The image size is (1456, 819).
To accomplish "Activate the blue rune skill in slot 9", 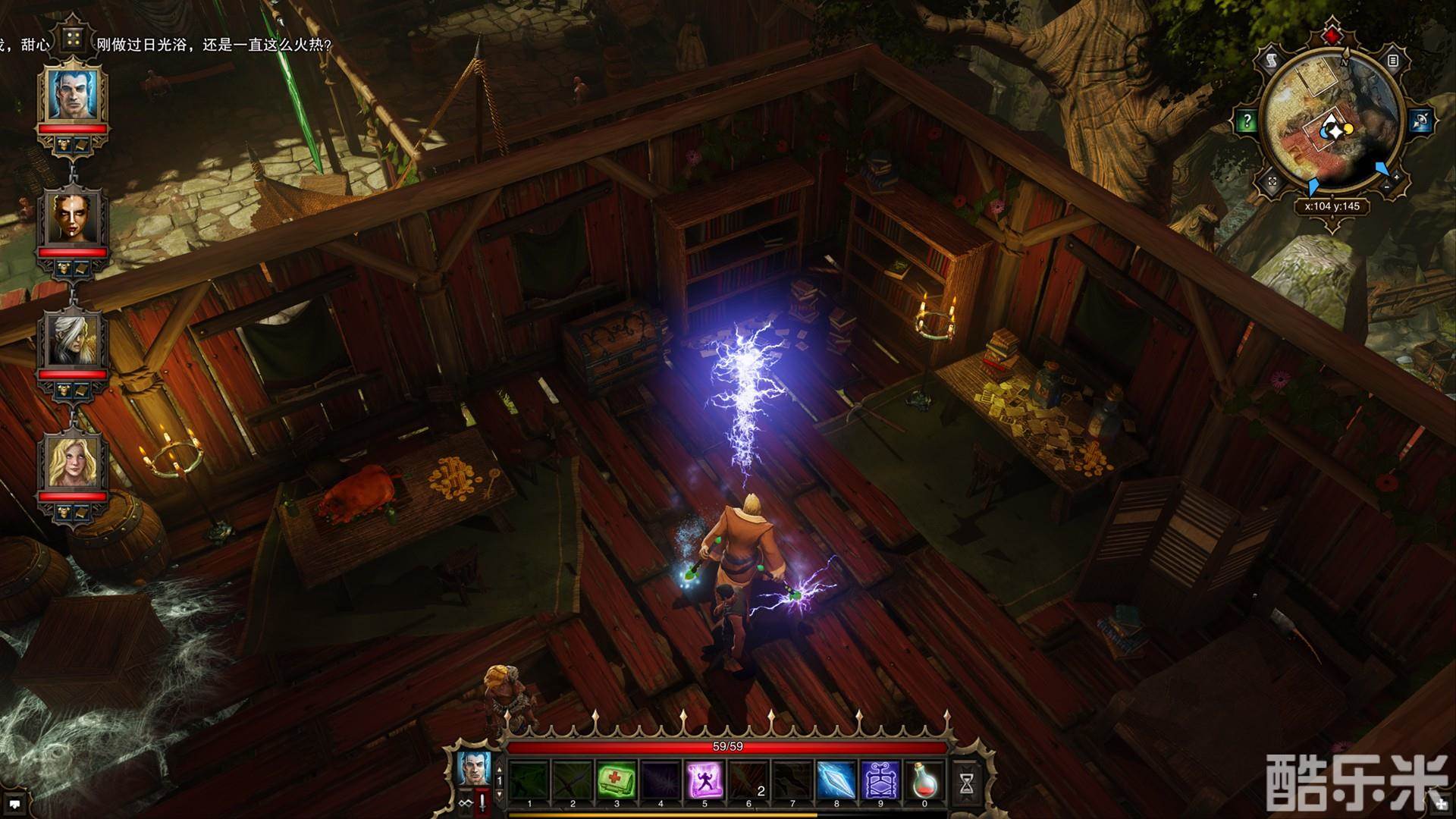I will [x=880, y=779].
